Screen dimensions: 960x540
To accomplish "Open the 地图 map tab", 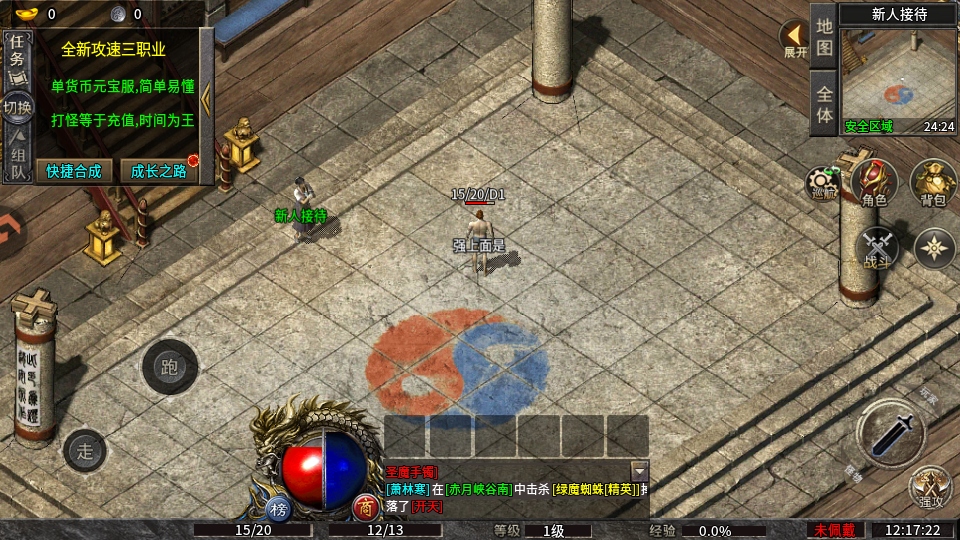I will 824,35.
